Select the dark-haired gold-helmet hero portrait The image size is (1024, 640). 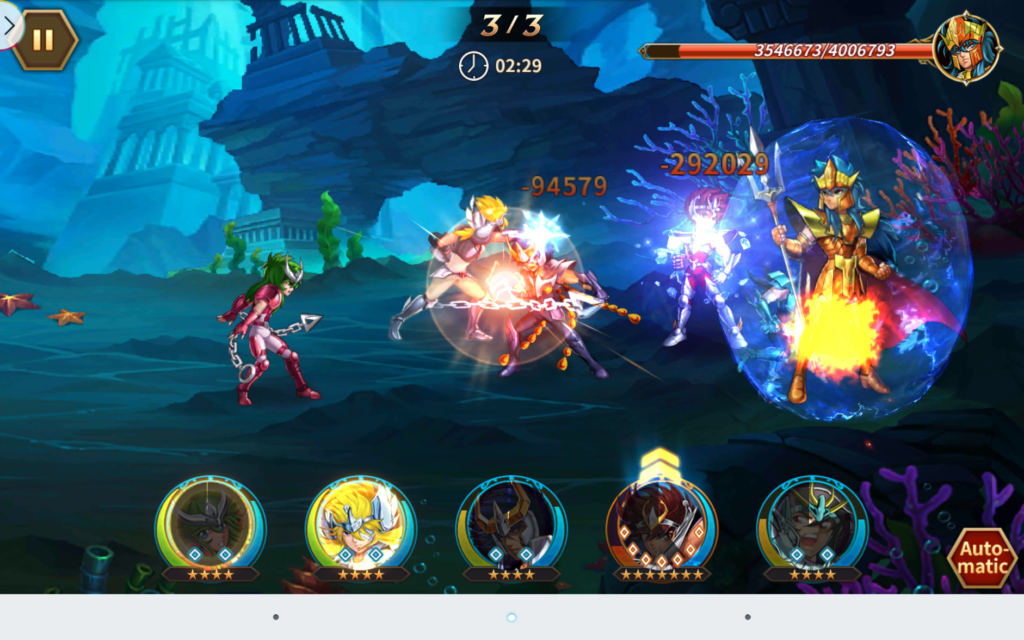tap(511, 524)
